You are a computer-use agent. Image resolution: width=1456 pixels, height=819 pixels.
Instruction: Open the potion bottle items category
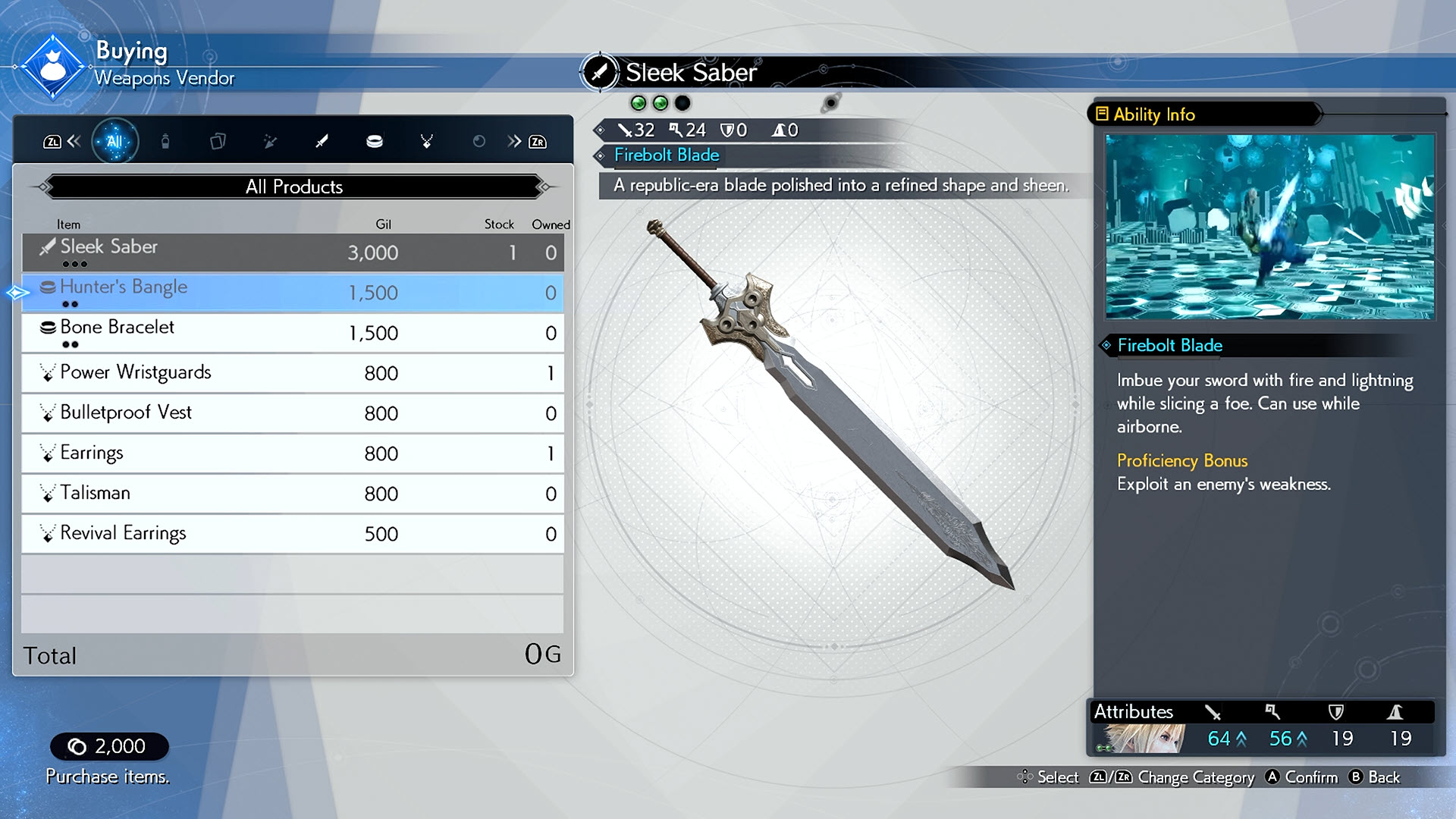(165, 141)
